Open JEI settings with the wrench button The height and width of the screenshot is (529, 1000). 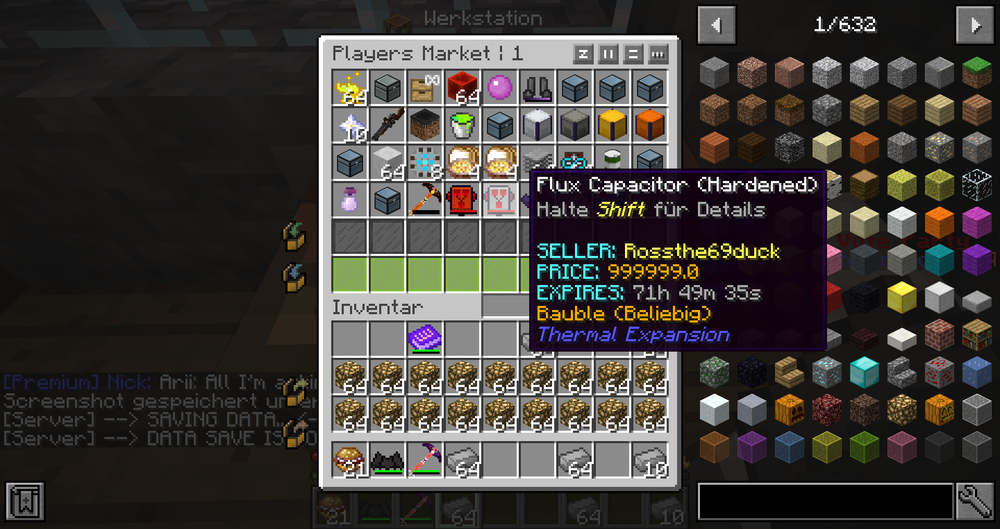tap(975, 501)
